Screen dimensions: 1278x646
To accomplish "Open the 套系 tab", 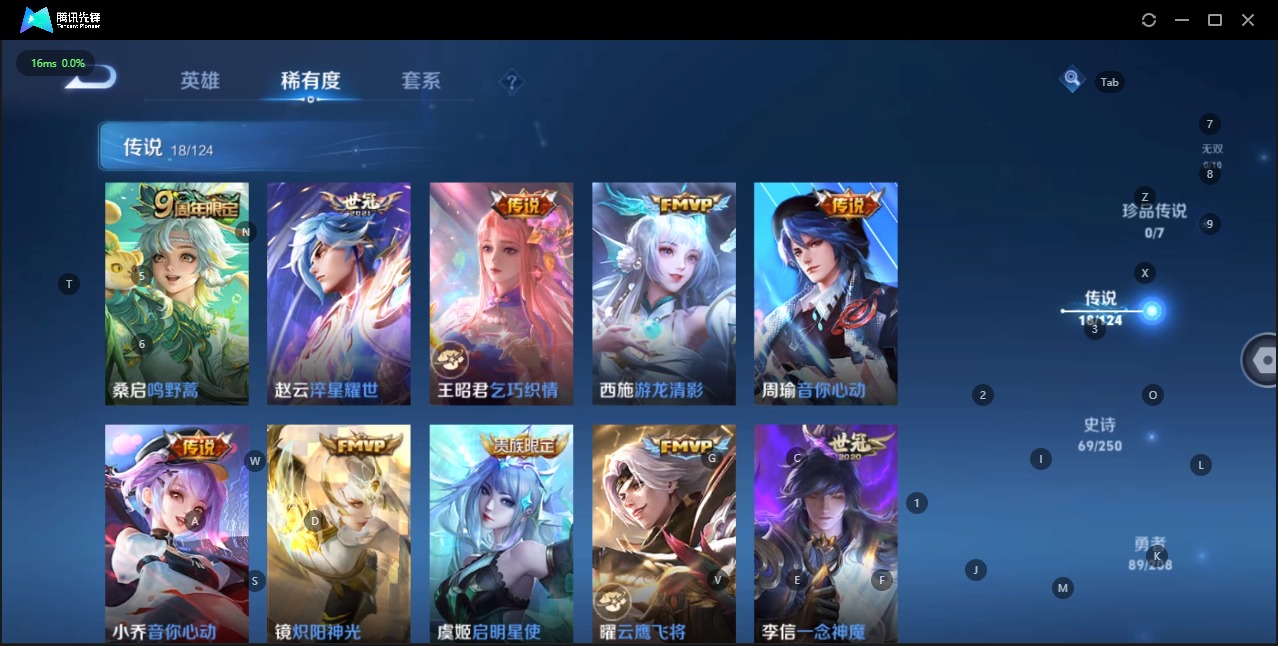I will [421, 81].
